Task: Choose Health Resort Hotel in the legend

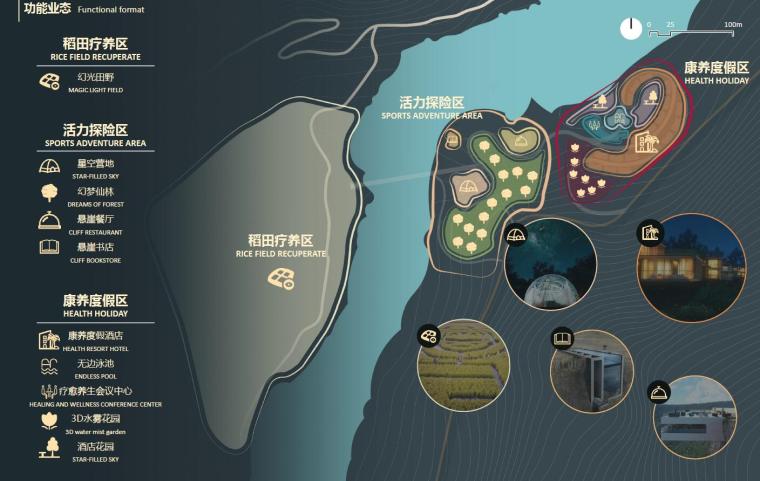Action: (94, 340)
